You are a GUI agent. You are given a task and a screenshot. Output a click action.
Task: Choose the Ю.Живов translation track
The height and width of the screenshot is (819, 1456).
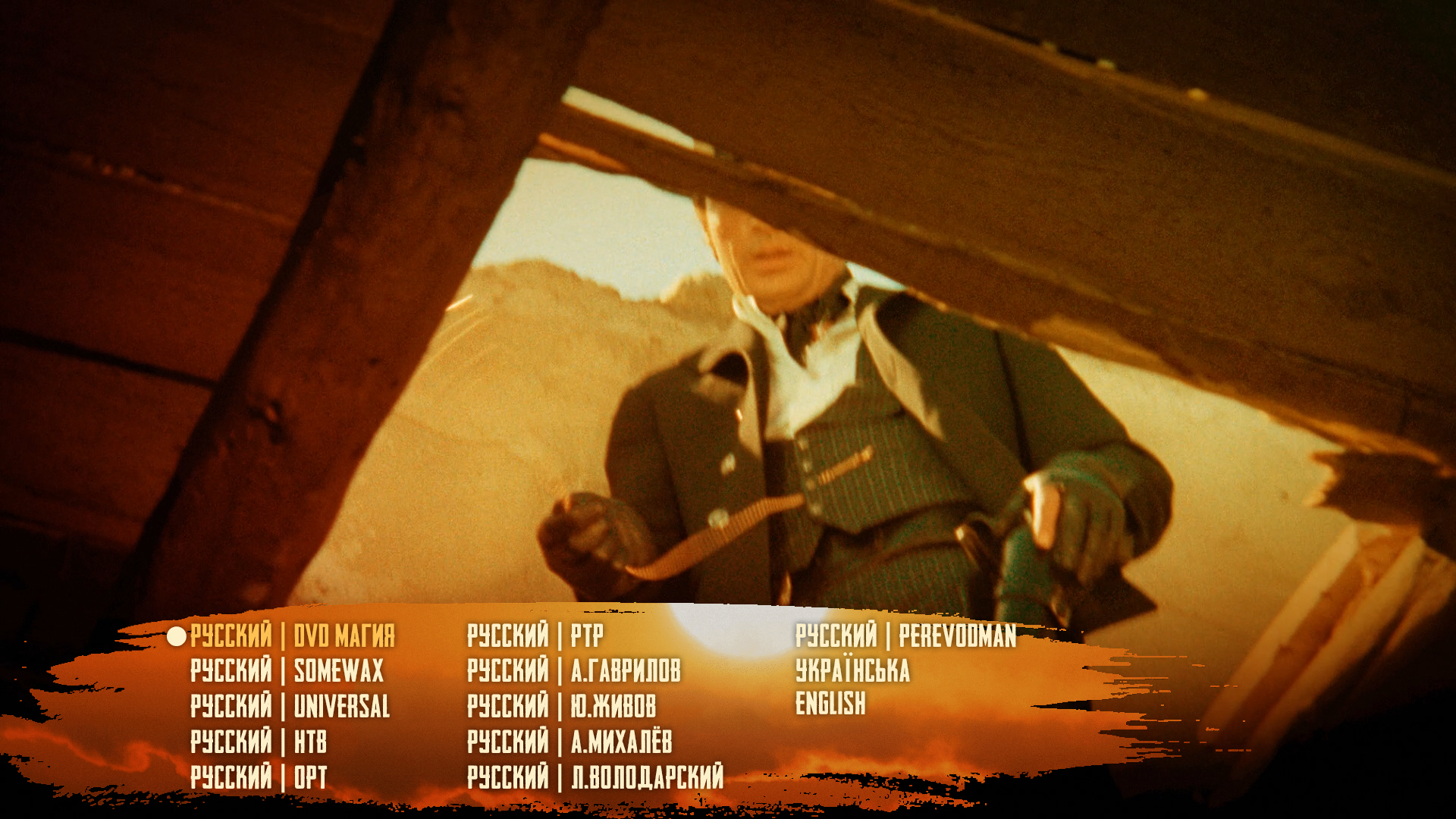[x=561, y=706]
